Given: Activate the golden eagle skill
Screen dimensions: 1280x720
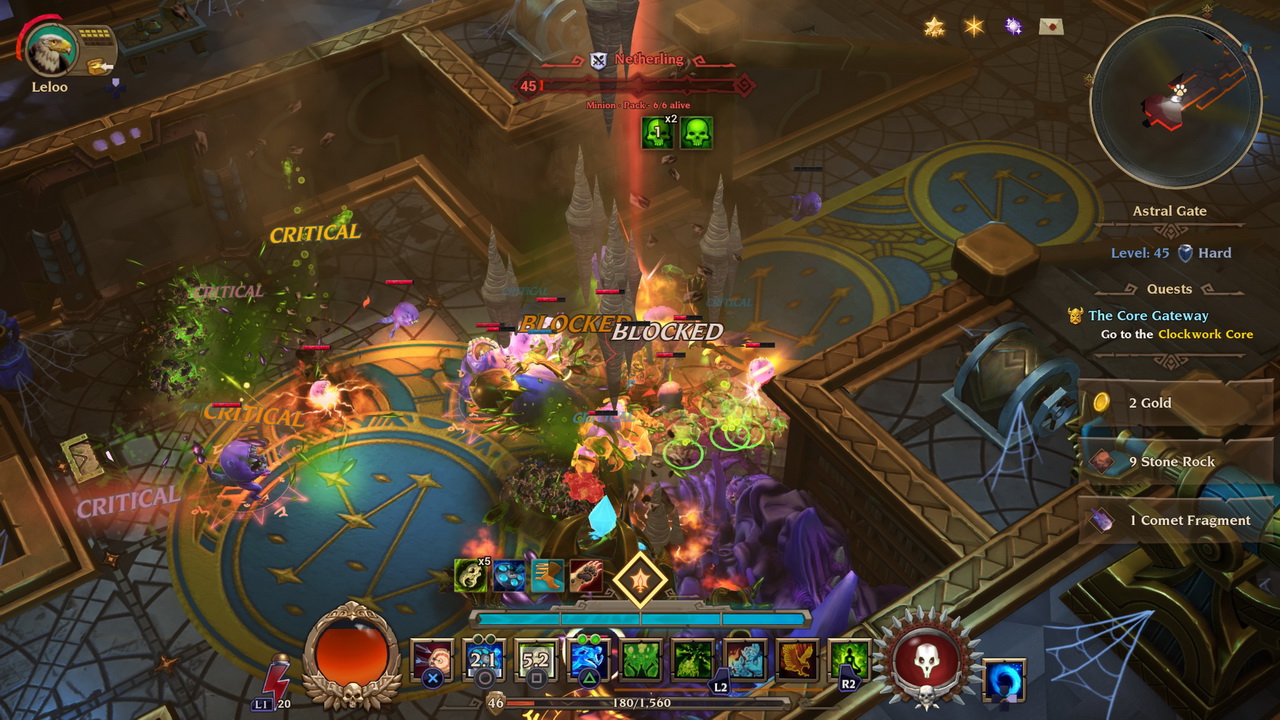Looking at the screenshot, I should point(797,660).
